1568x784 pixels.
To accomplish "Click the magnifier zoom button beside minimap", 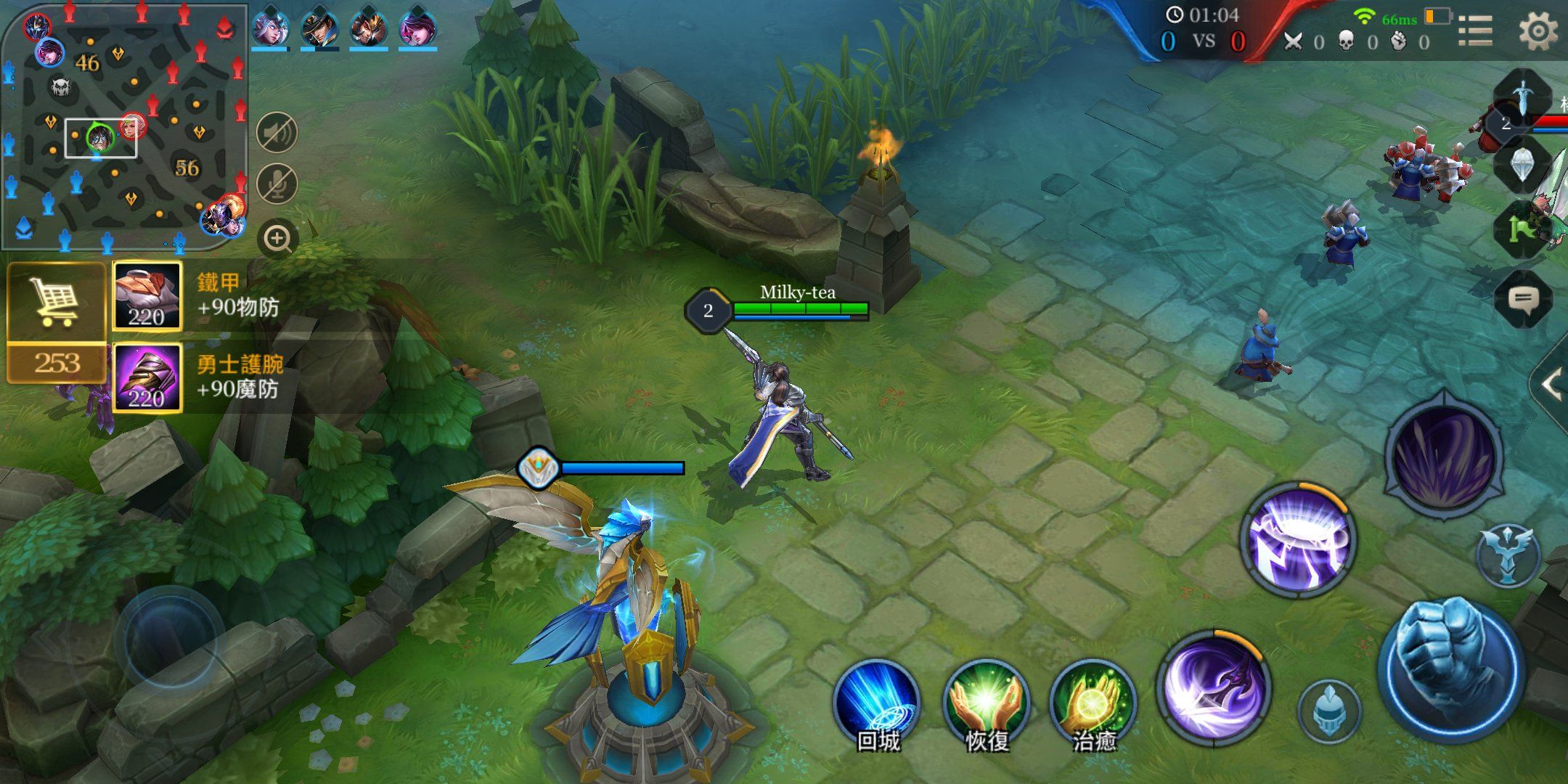I will pyautogui.click(x=277, y=238).
